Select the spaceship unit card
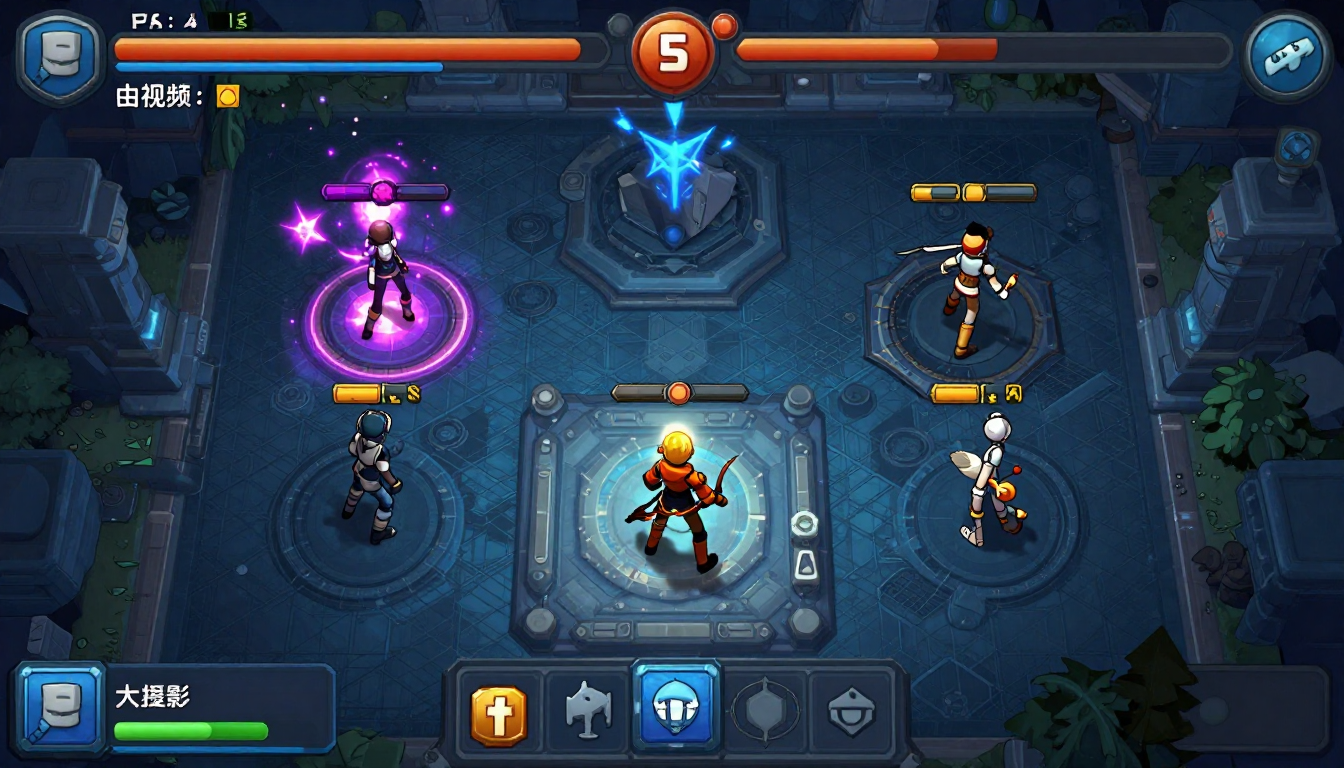The image size is (1344, 768). [x=586, y=712]
